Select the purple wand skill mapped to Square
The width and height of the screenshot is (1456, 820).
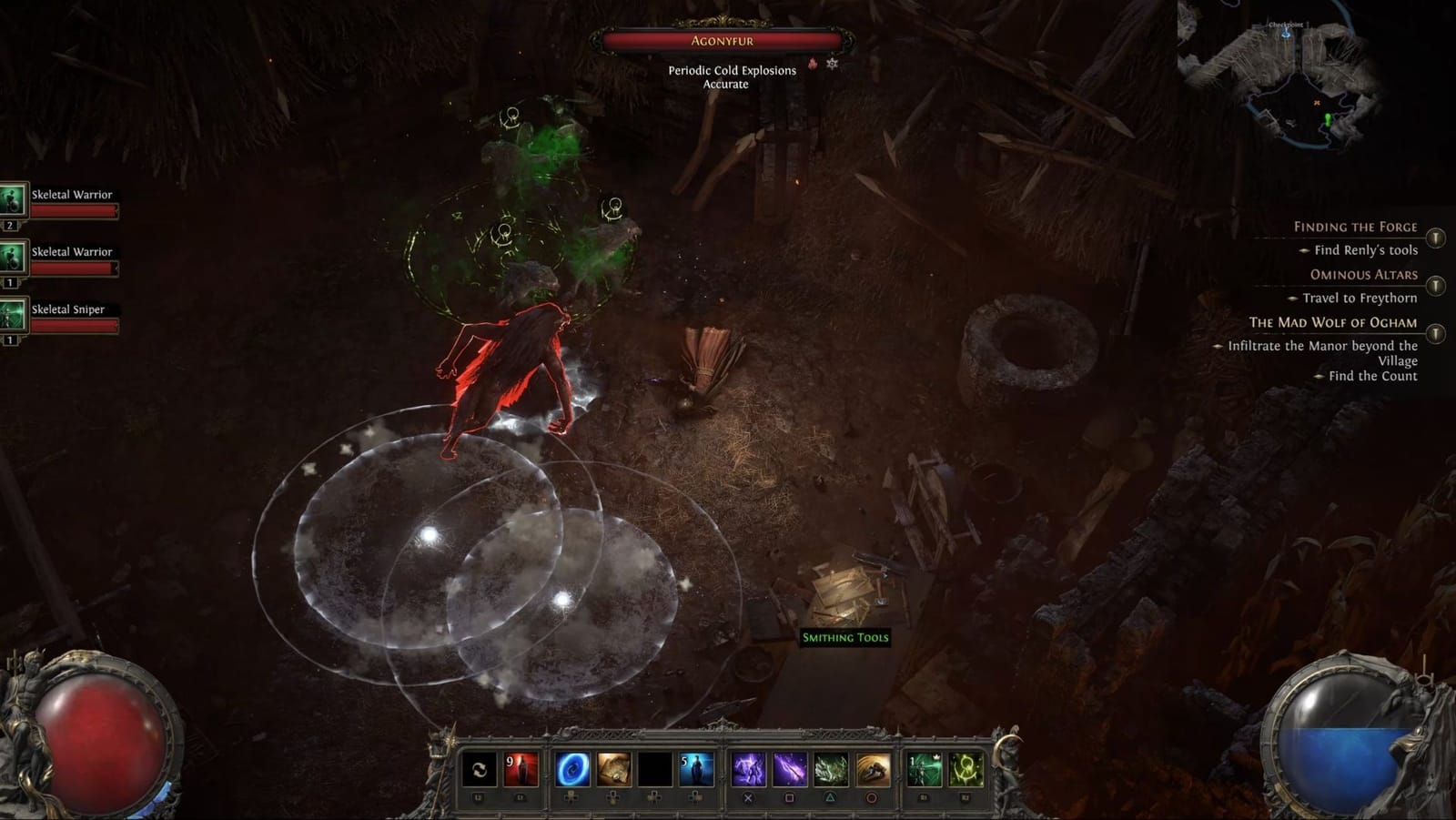coord(788,768)
